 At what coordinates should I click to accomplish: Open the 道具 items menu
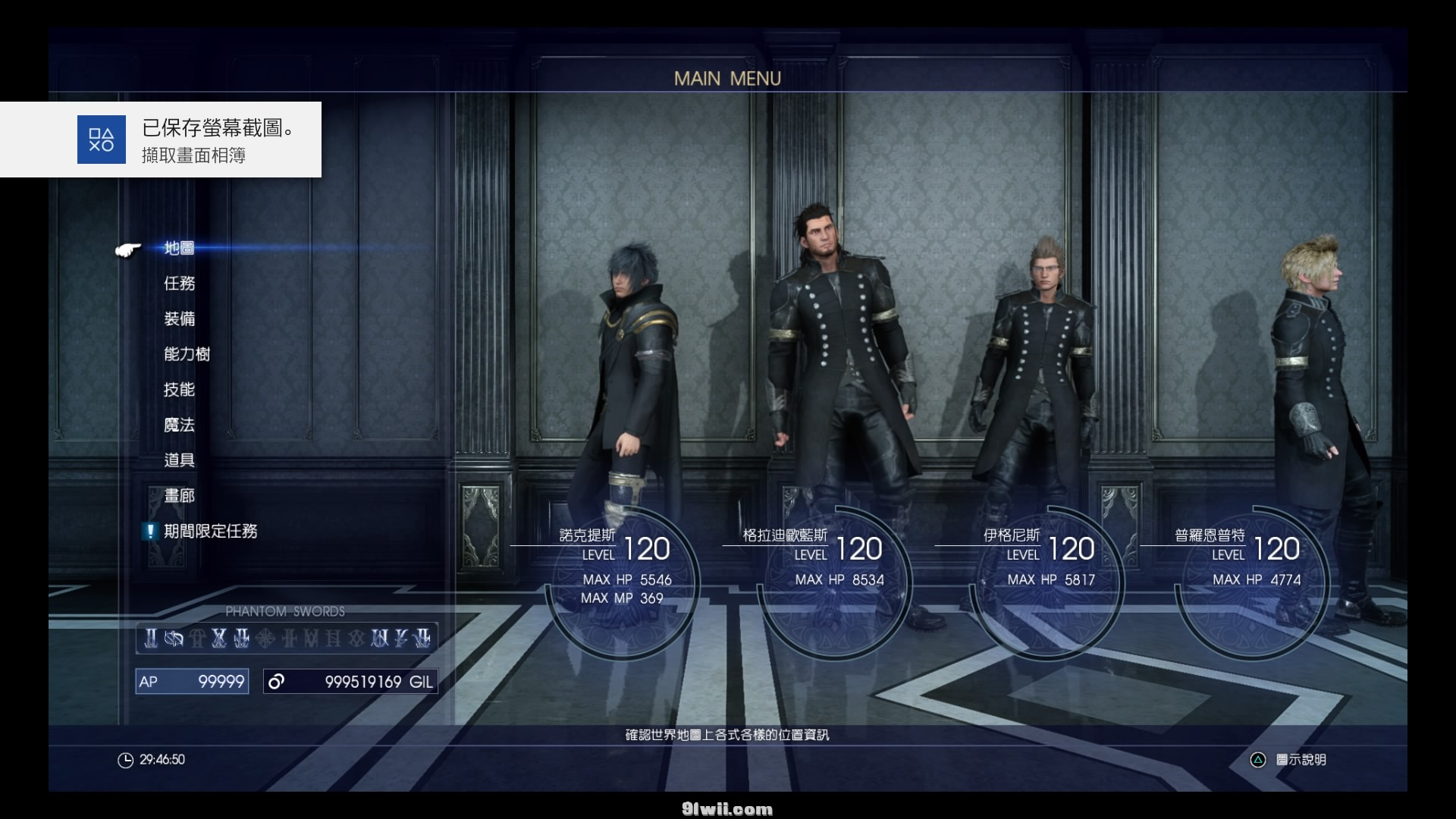180,460
